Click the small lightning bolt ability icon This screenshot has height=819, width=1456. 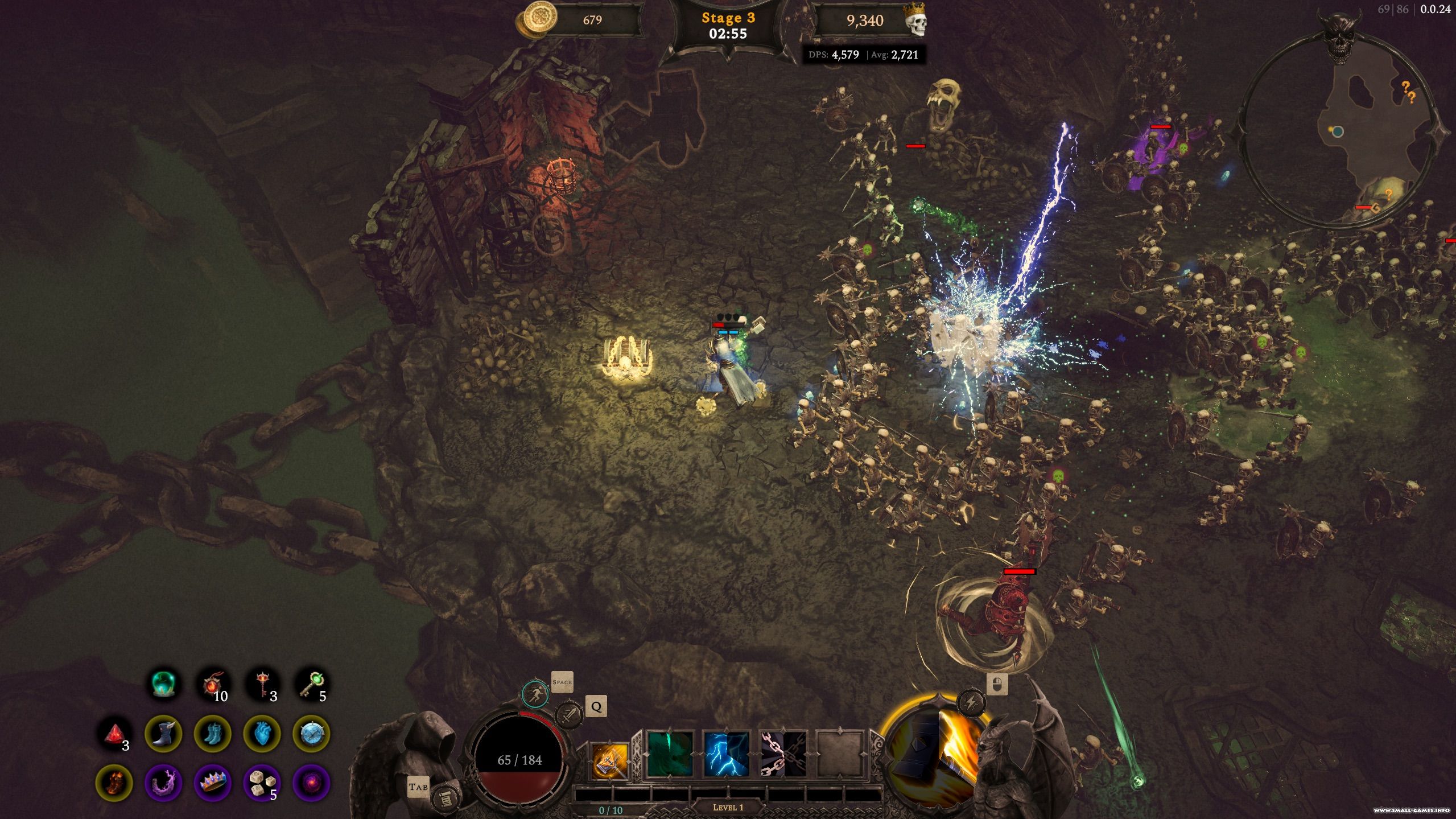click(971, 703)
